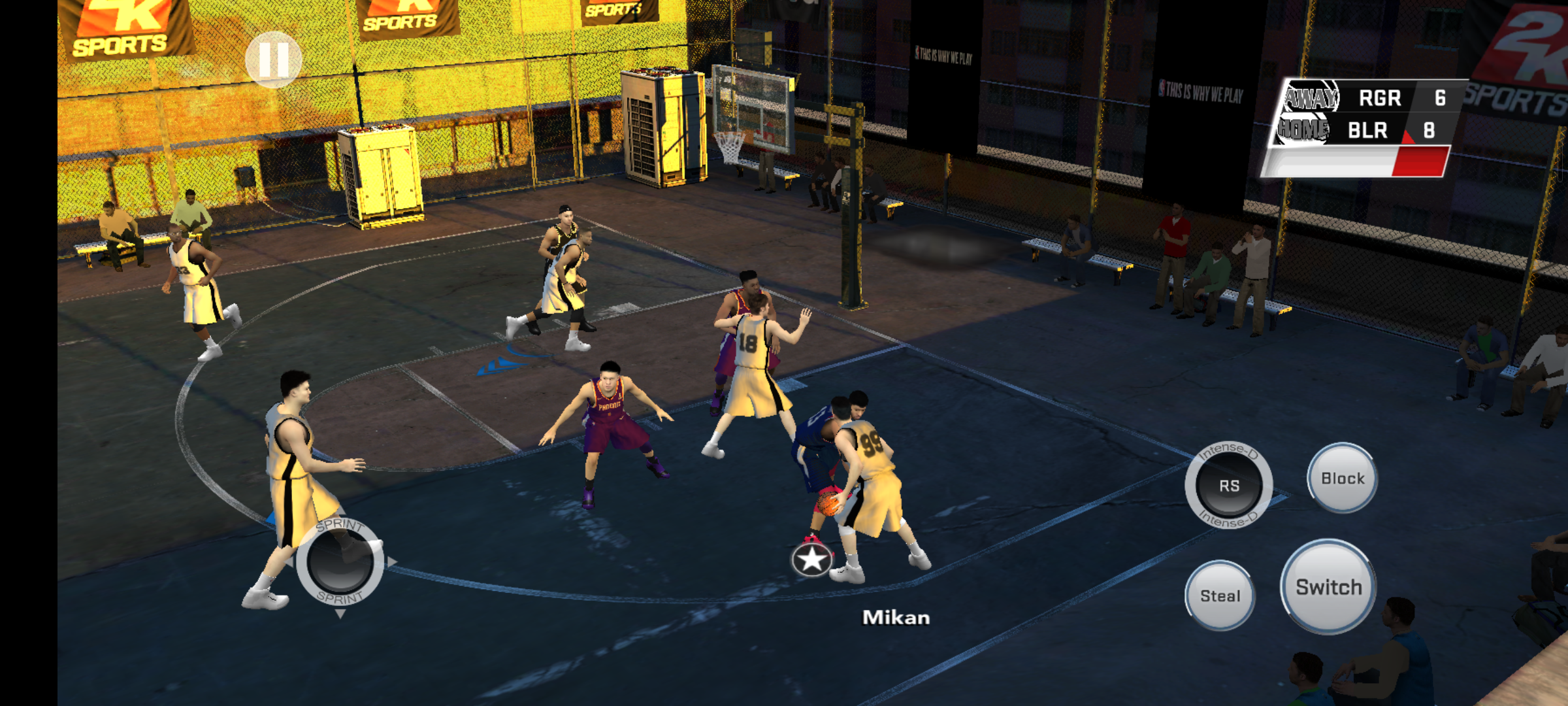Attempt a steal with the Steal button
Screen dimensions: 1568x706
[1220, 596]
